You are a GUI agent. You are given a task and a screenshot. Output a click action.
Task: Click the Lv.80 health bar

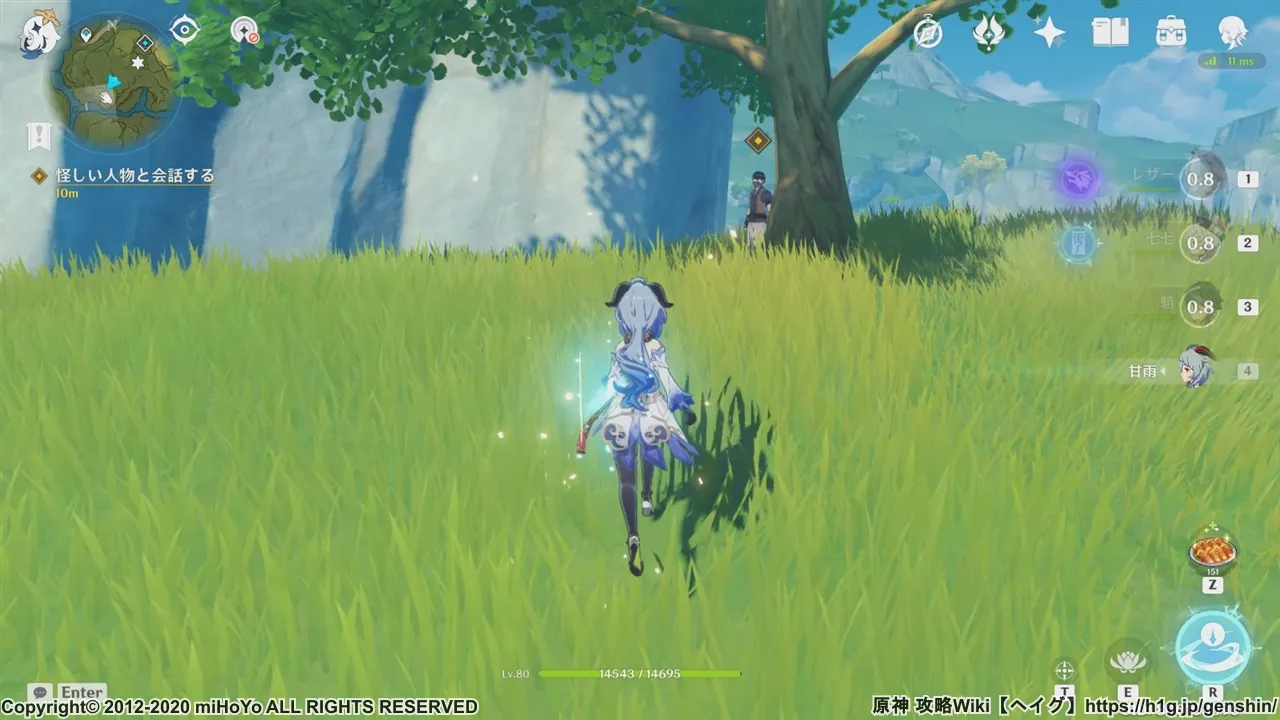click(x=640, y=674)
